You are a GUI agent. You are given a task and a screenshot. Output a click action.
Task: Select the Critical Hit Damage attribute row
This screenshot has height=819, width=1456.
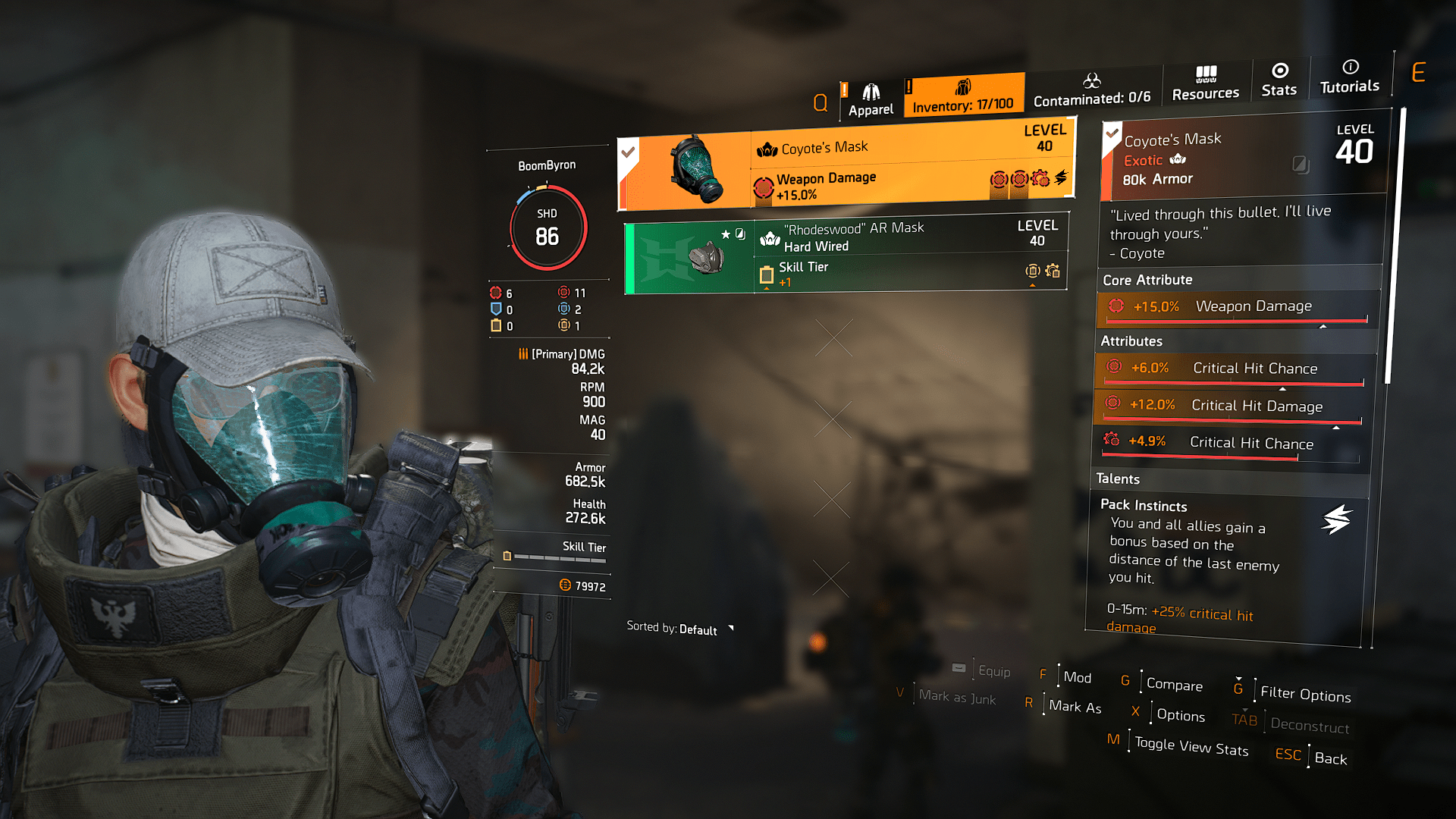tap(1230, 406)
